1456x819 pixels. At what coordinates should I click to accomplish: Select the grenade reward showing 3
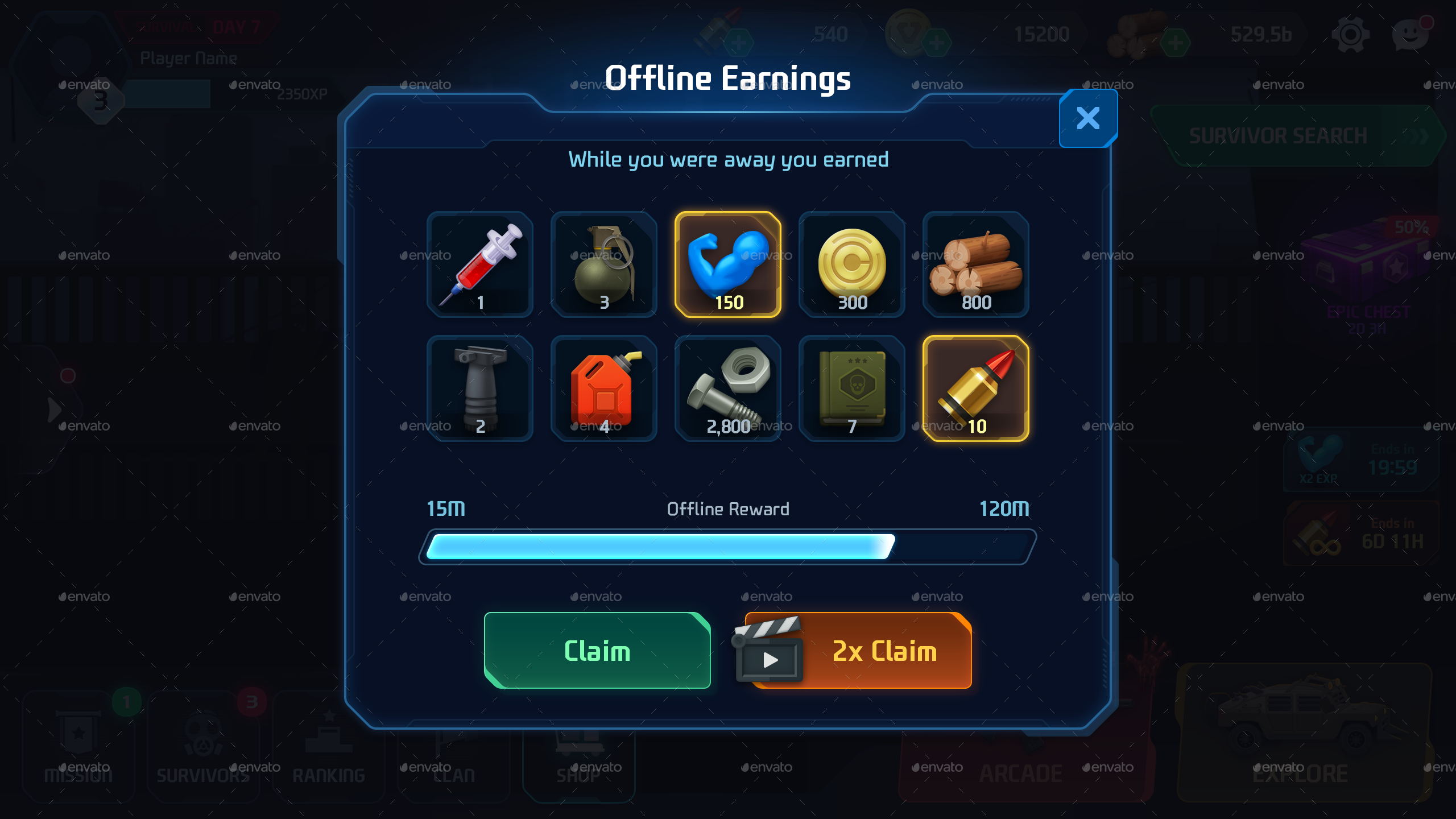click(x=604, y=266)
